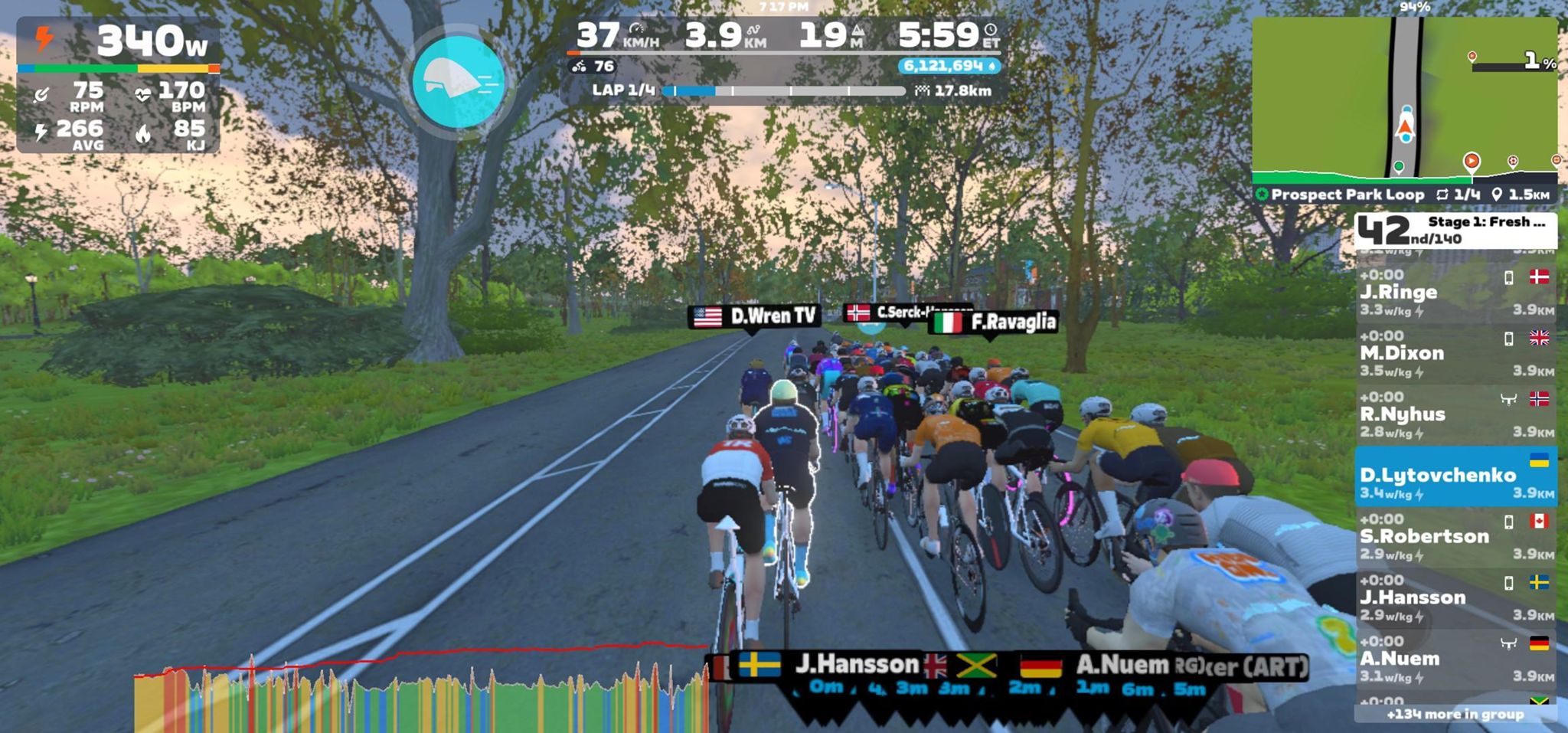Viewport: 1568px width, 733px height.
Task: Click the Prospect Park Loop route label
Action: [1347, 195]
